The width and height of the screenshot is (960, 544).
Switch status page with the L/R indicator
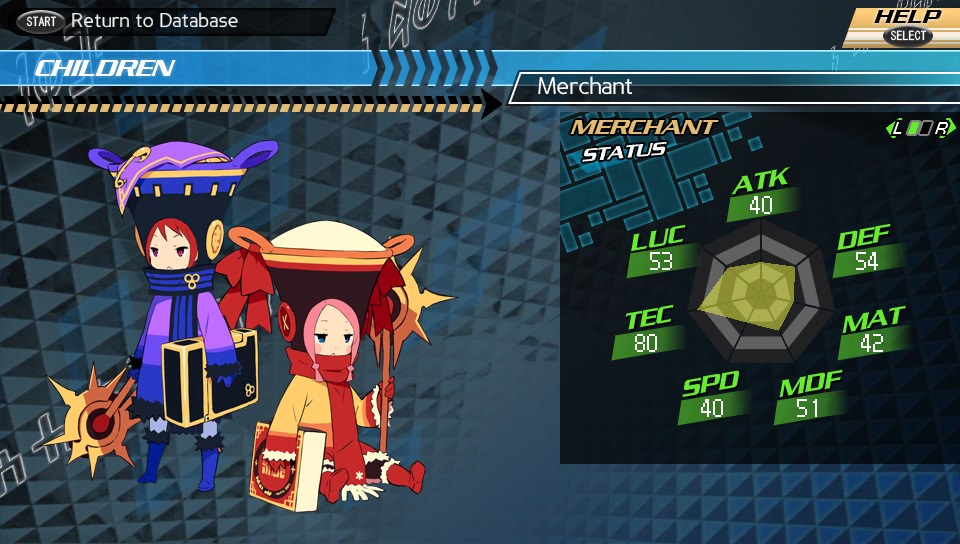919,128
